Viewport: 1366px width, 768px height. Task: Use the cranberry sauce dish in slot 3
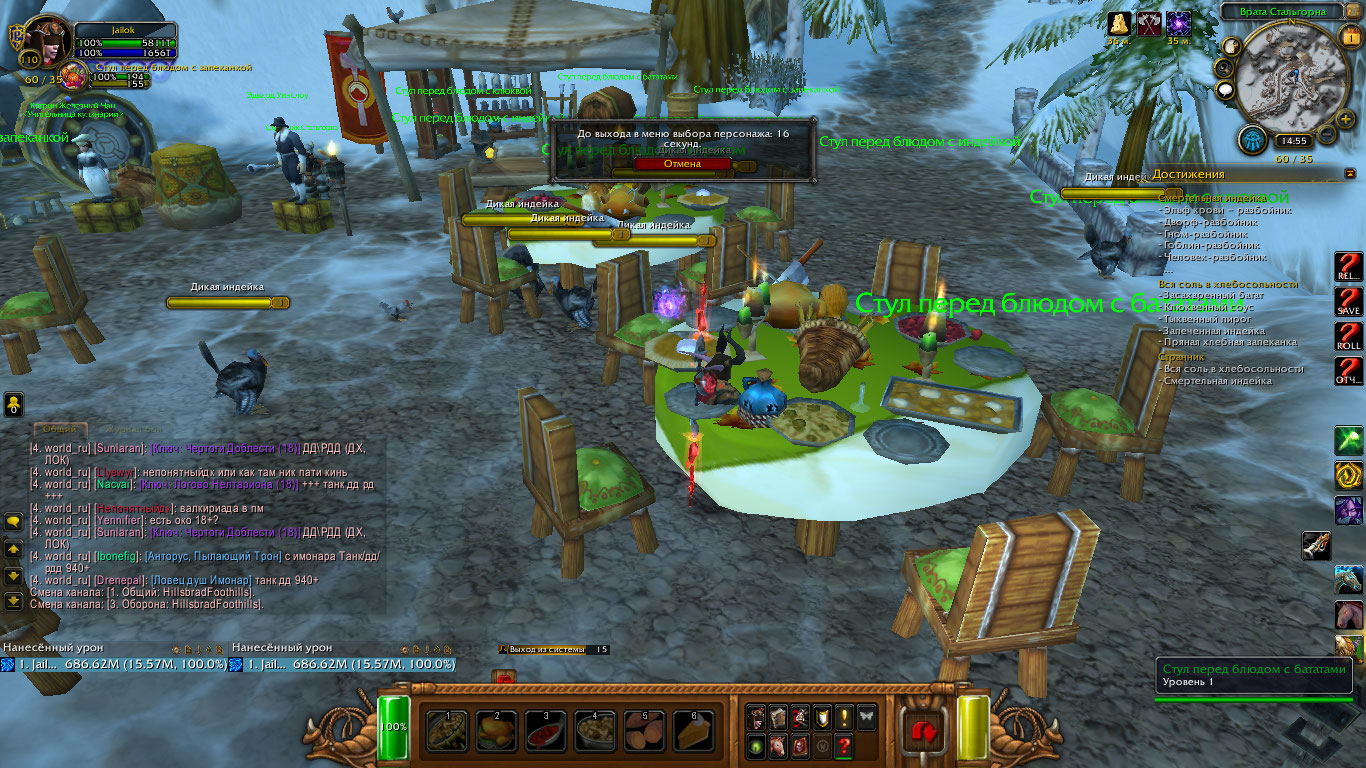point(546,730)
